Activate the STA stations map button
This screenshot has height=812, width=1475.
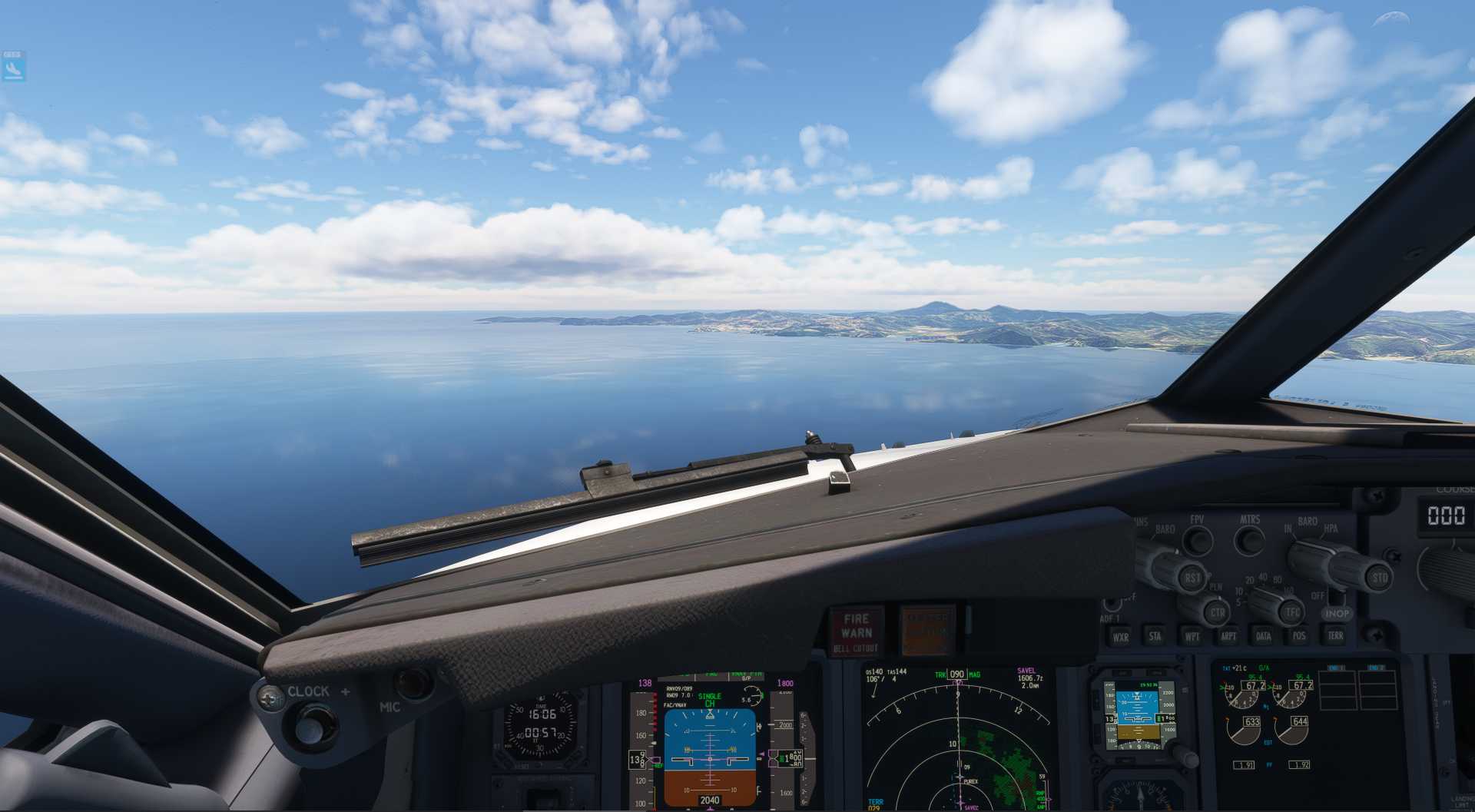1155,636
